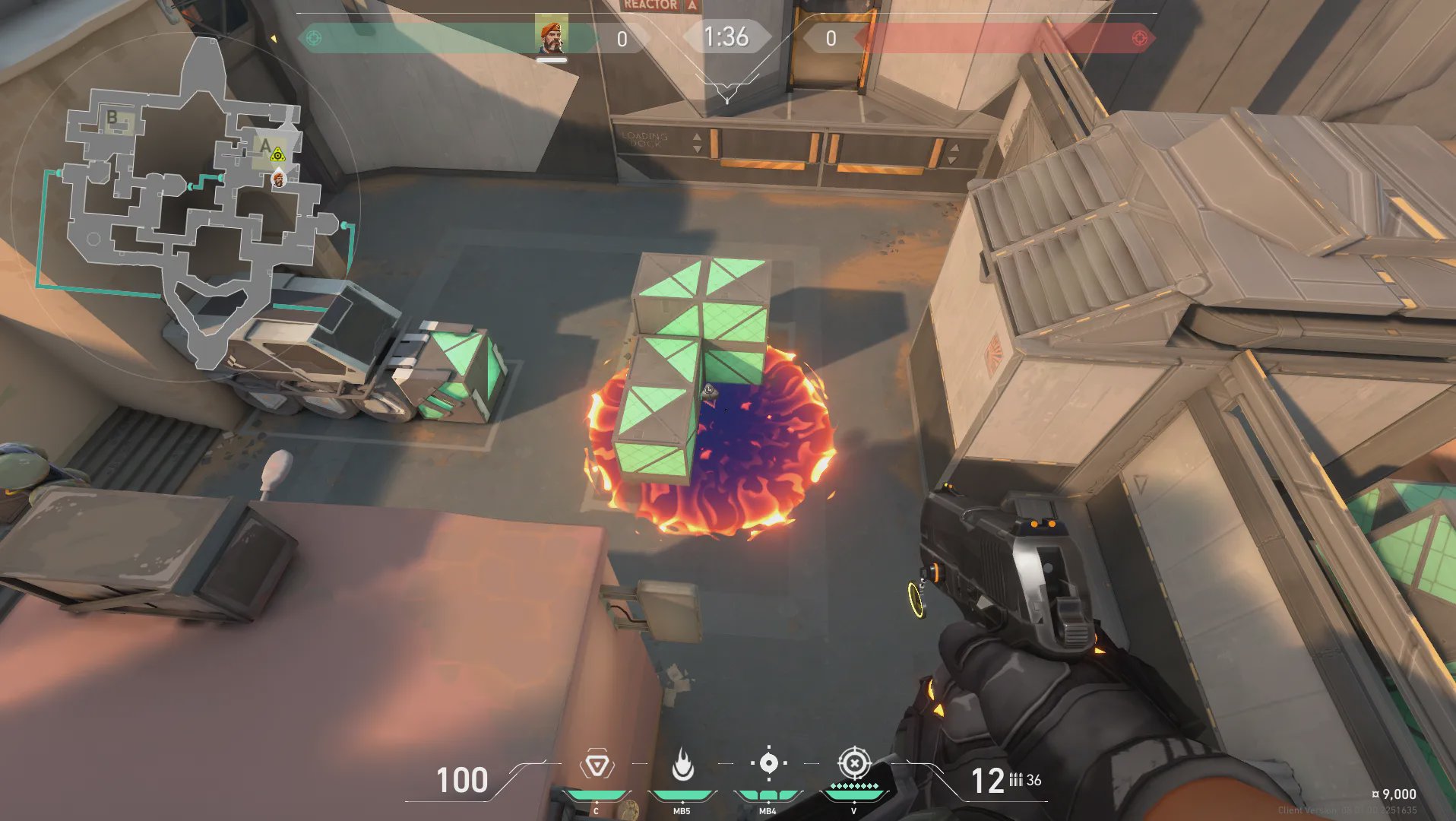Click the player agent marker on minimap

coord(279,179)
